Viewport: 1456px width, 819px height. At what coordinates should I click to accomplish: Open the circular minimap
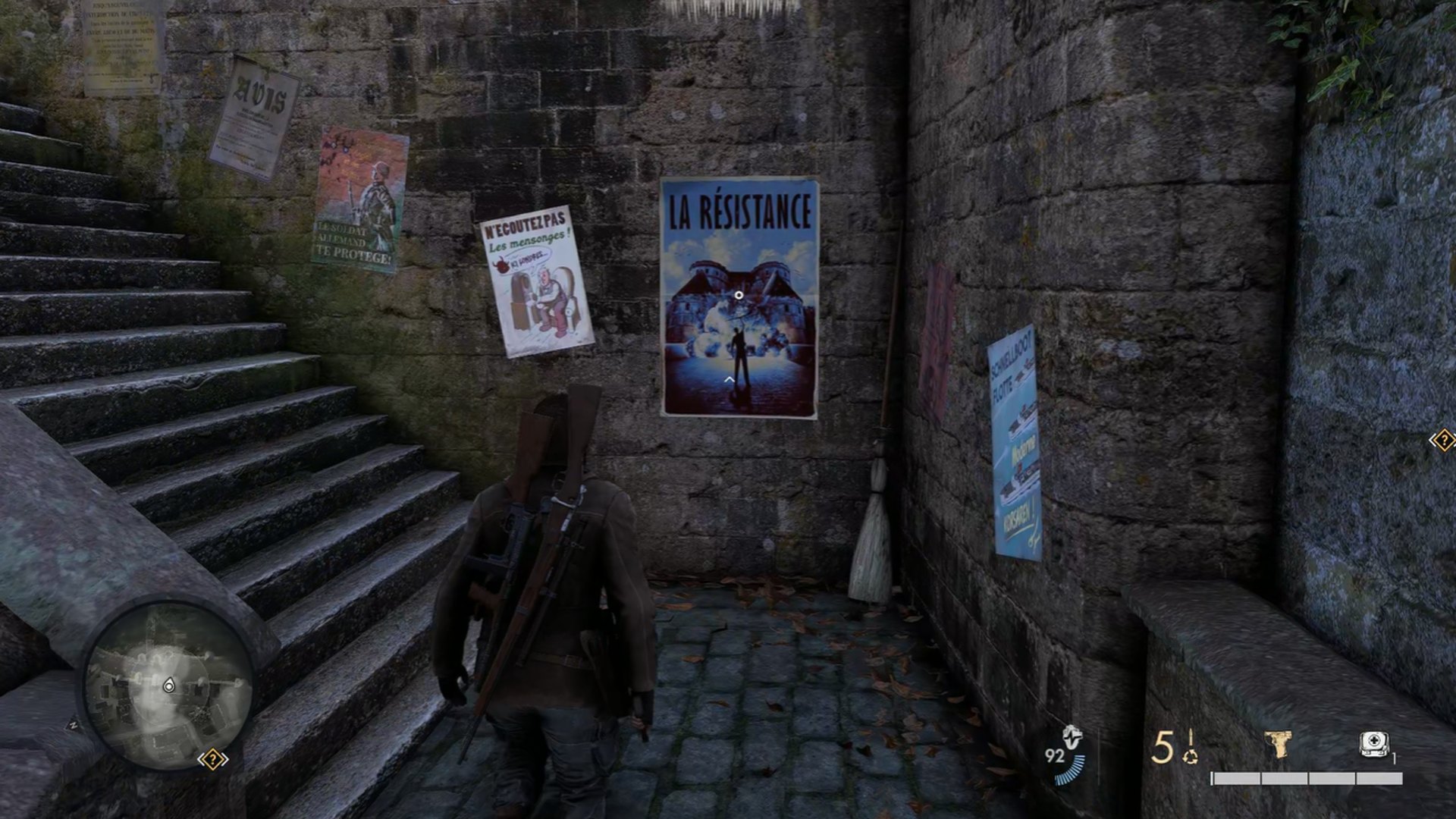168,687
